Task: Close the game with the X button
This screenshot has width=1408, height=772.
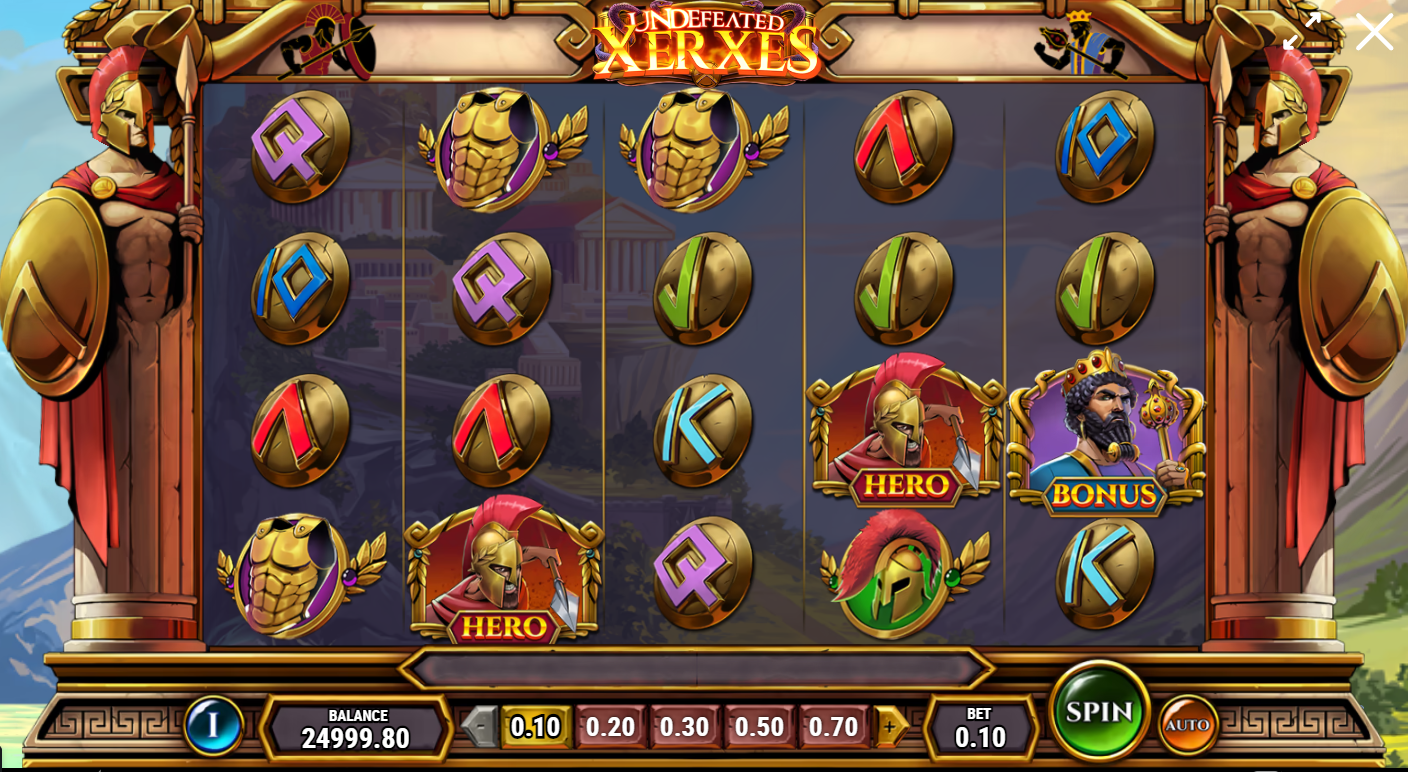Action: click(x=1374, y=32)
